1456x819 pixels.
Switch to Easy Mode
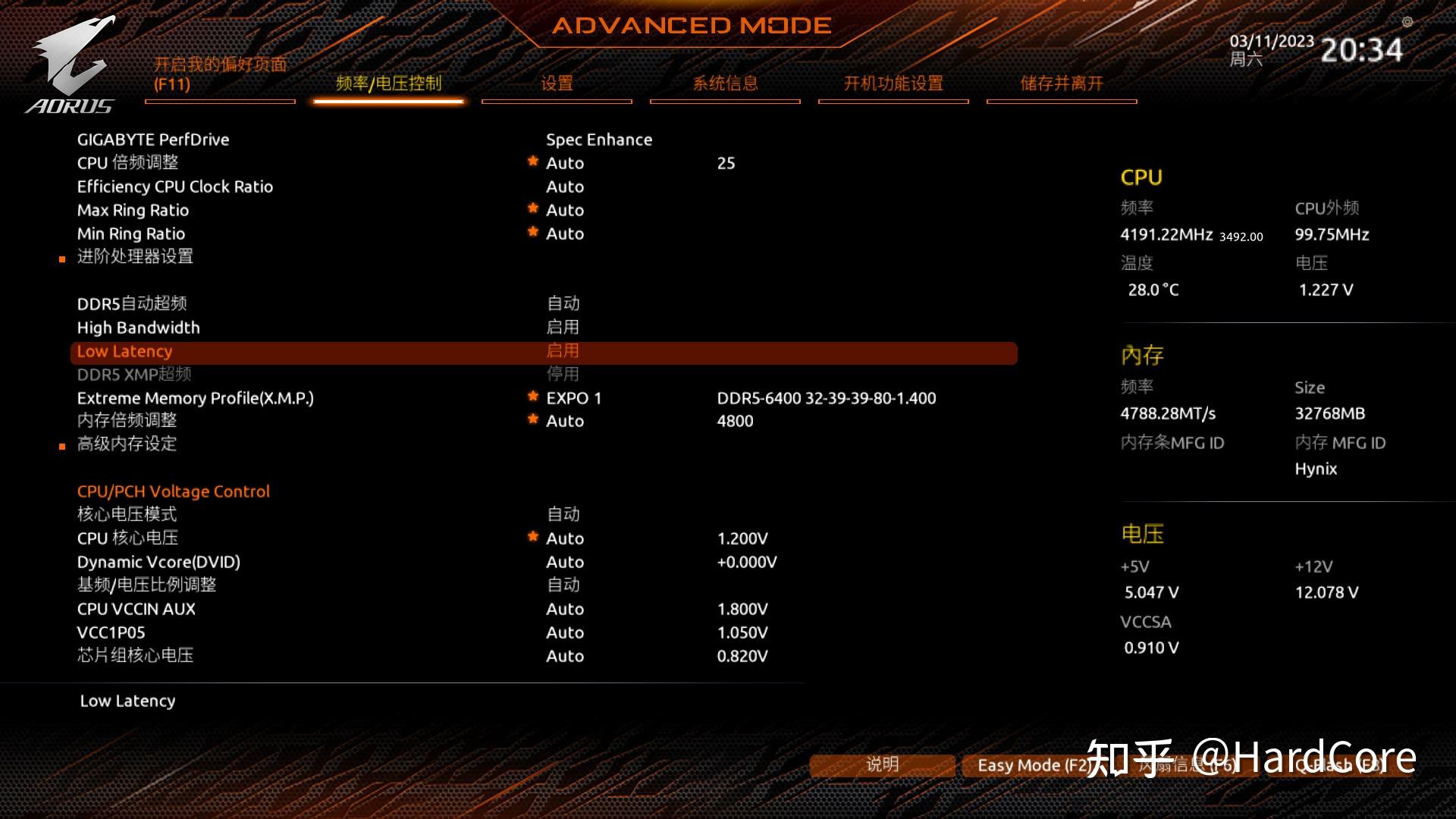1031,765
